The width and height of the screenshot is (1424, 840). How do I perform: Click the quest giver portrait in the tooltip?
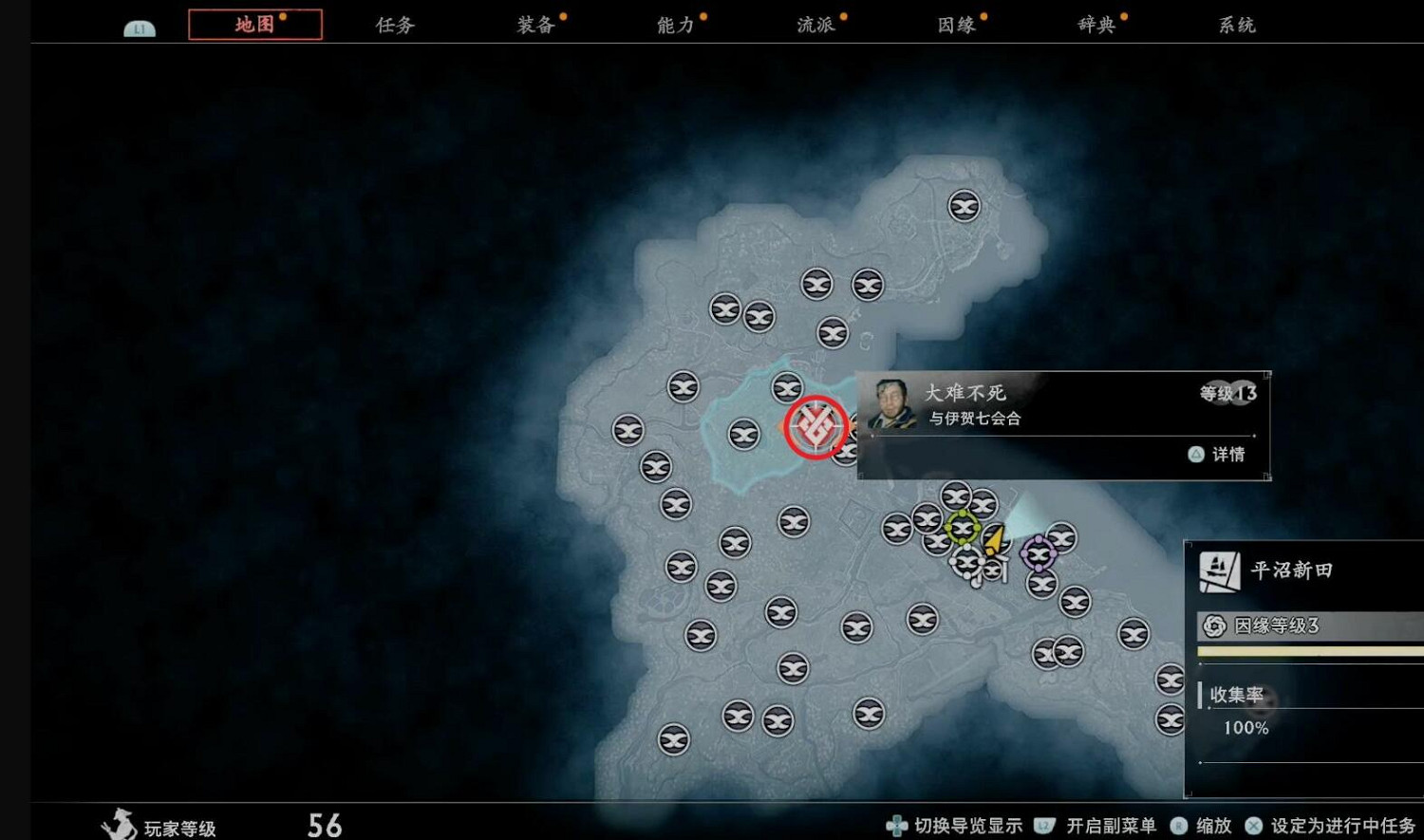tap(889, 403)
